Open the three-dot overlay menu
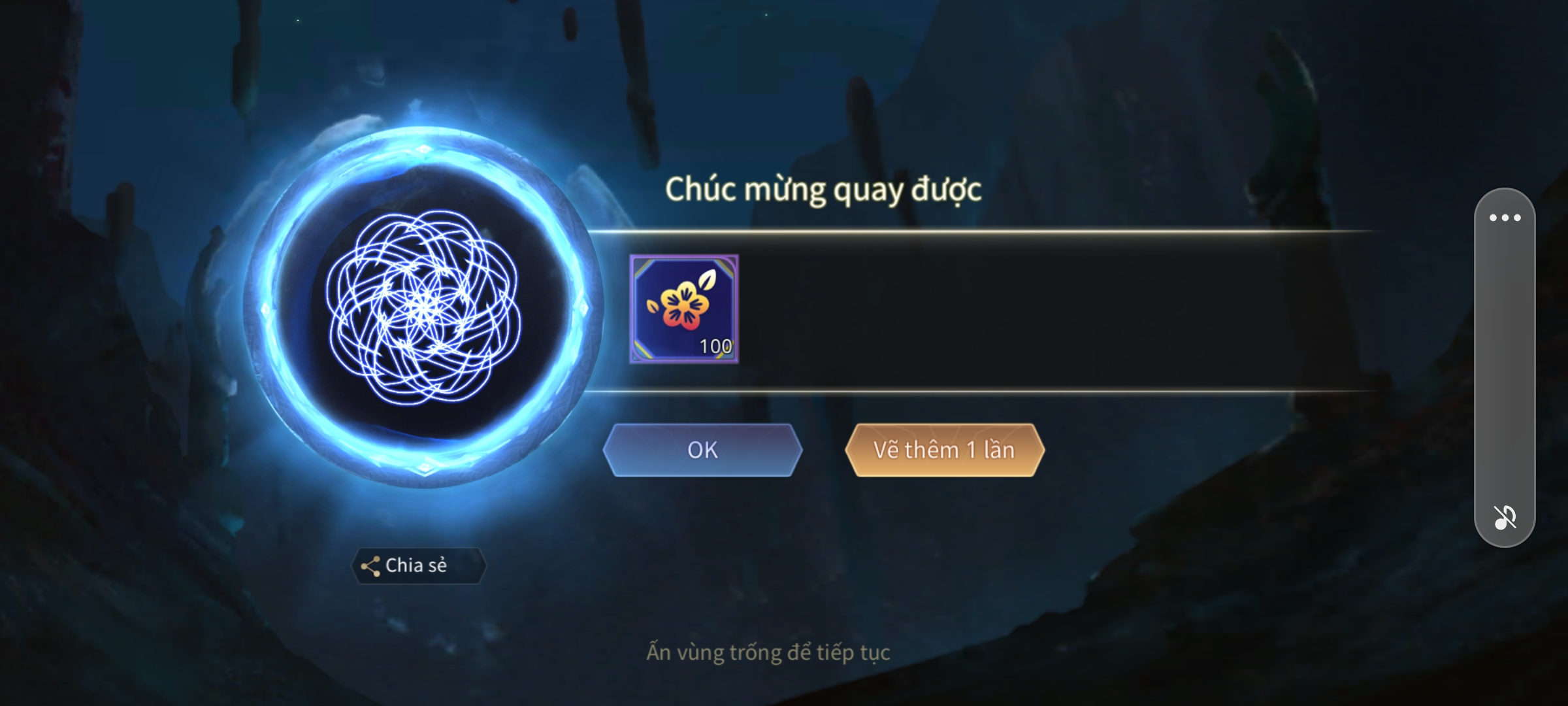1568x706 pixels. coord(1505,218)
